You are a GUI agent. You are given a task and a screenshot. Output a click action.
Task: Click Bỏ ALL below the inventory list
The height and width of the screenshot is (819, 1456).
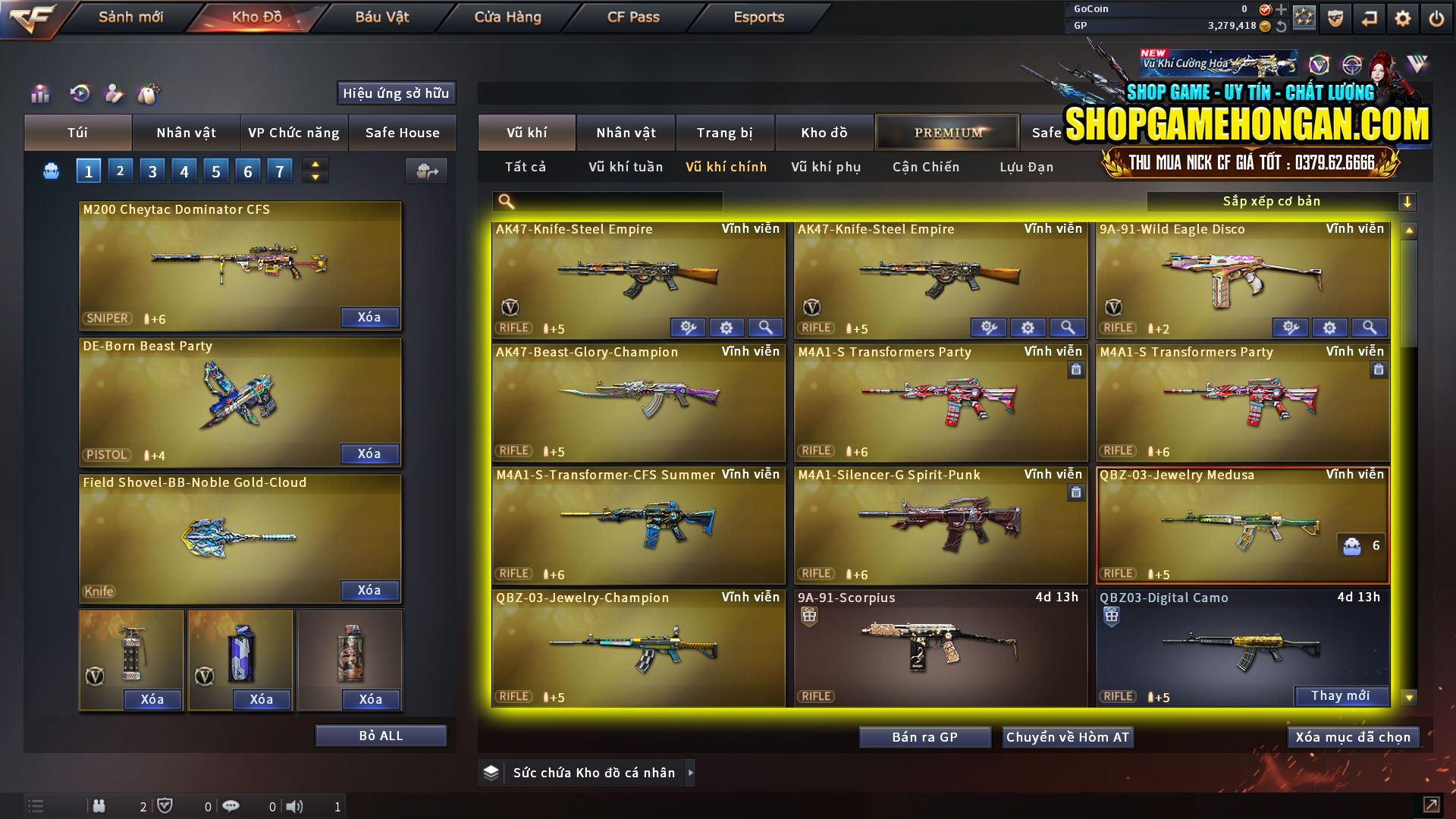coord(381,734)
